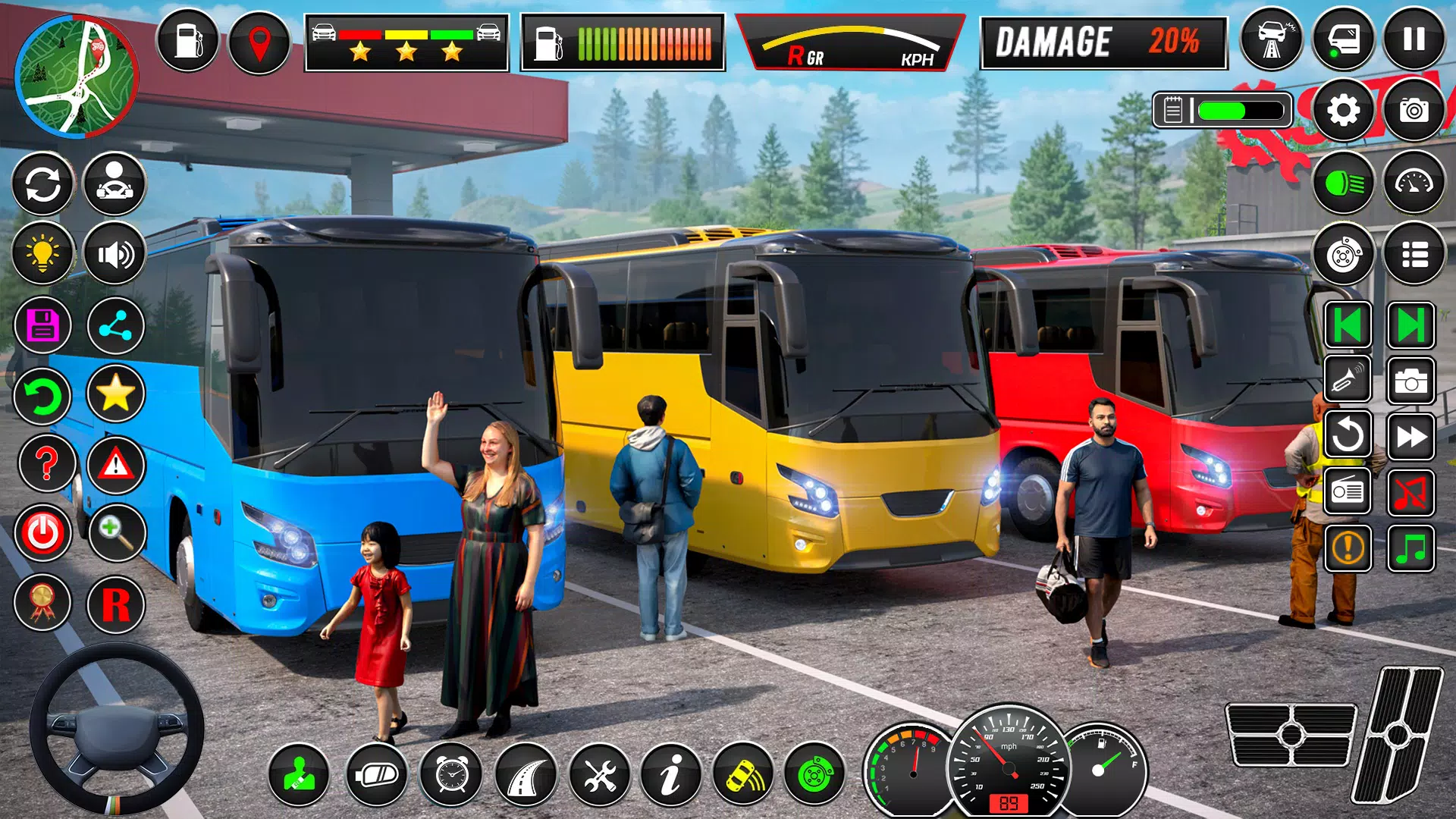Image resolution: width=1456 pixels, height=819 pixels.
Task: Click the yellow lightbulb button
Action: [x=42, y=253]
